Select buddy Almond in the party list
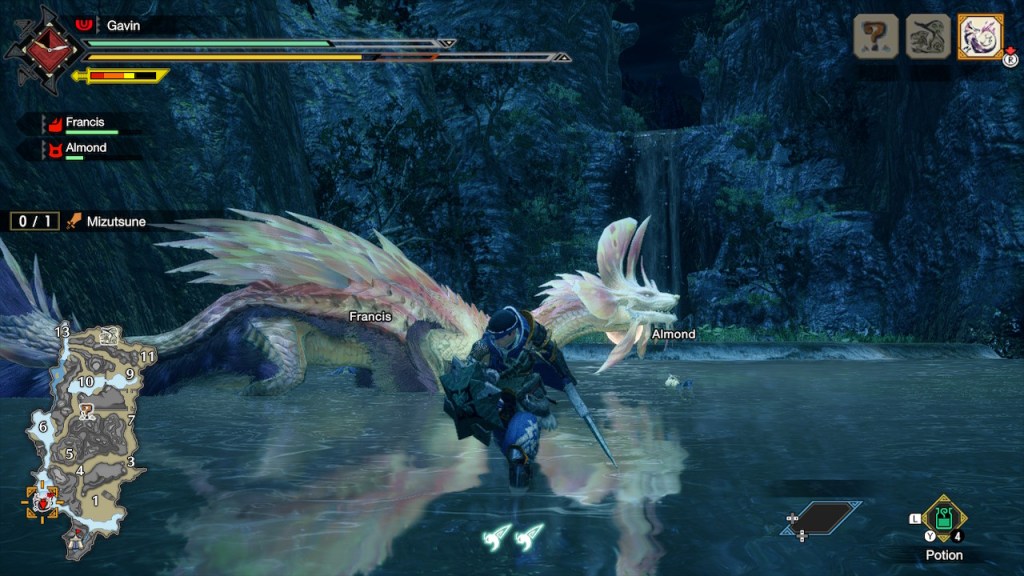1024x576 pixels. tap(84, 148)
